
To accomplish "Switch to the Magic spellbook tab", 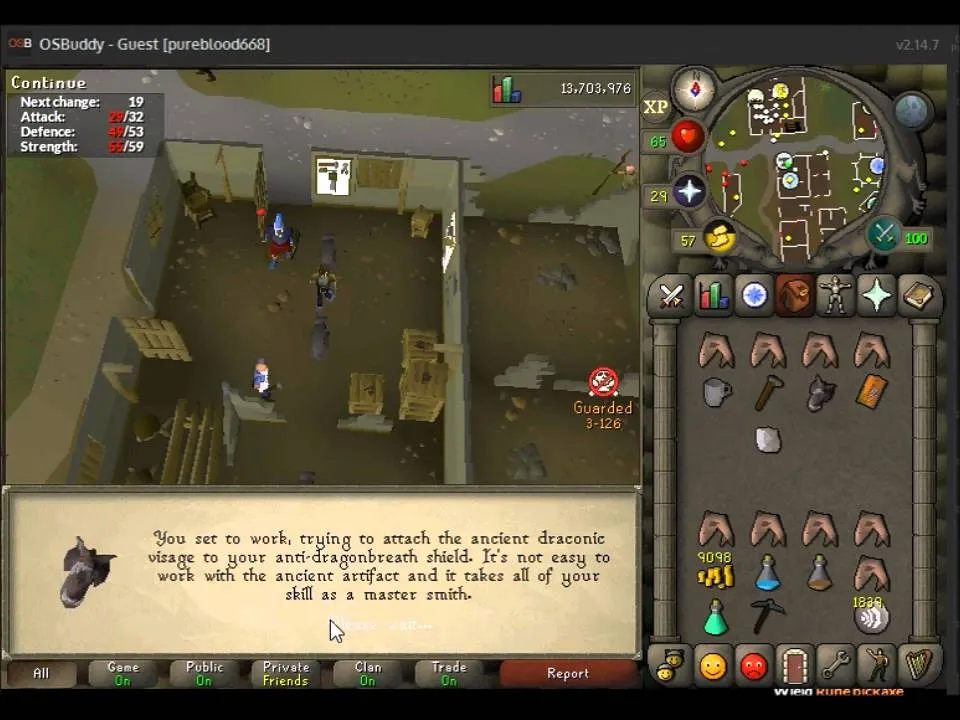I will [917, 297].
